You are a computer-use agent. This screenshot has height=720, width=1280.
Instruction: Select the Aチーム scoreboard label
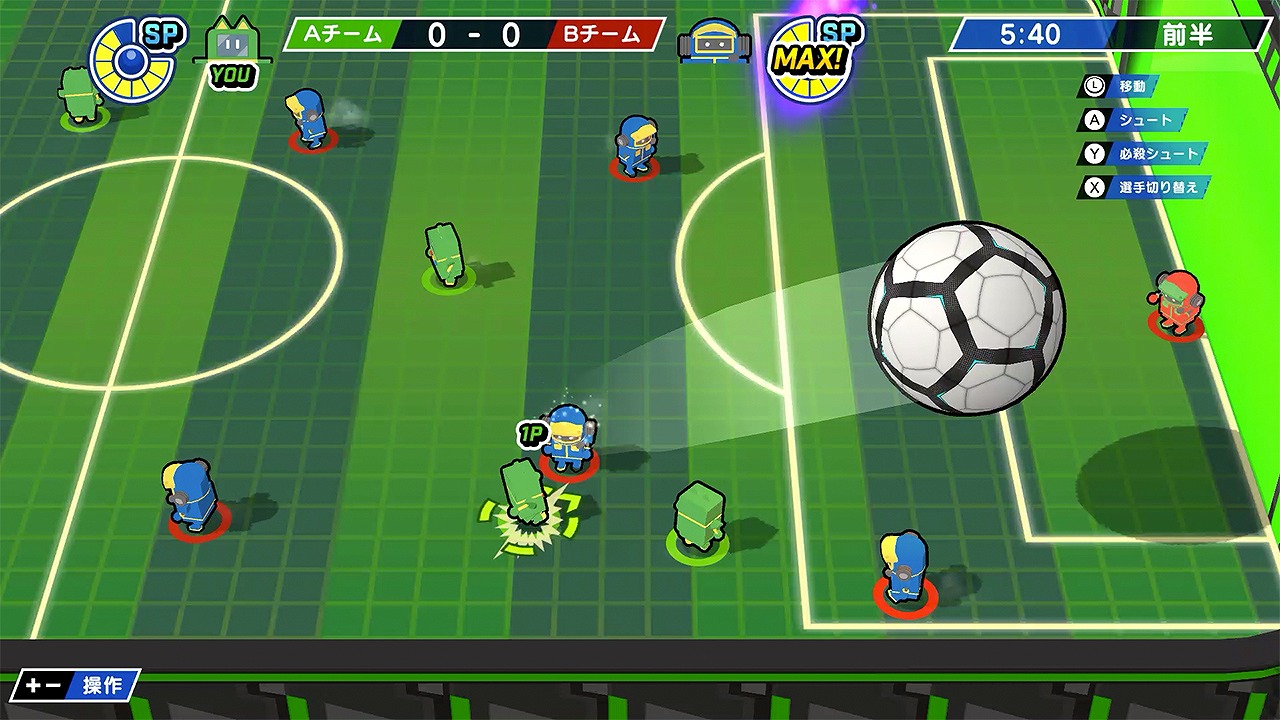point(345,33)
